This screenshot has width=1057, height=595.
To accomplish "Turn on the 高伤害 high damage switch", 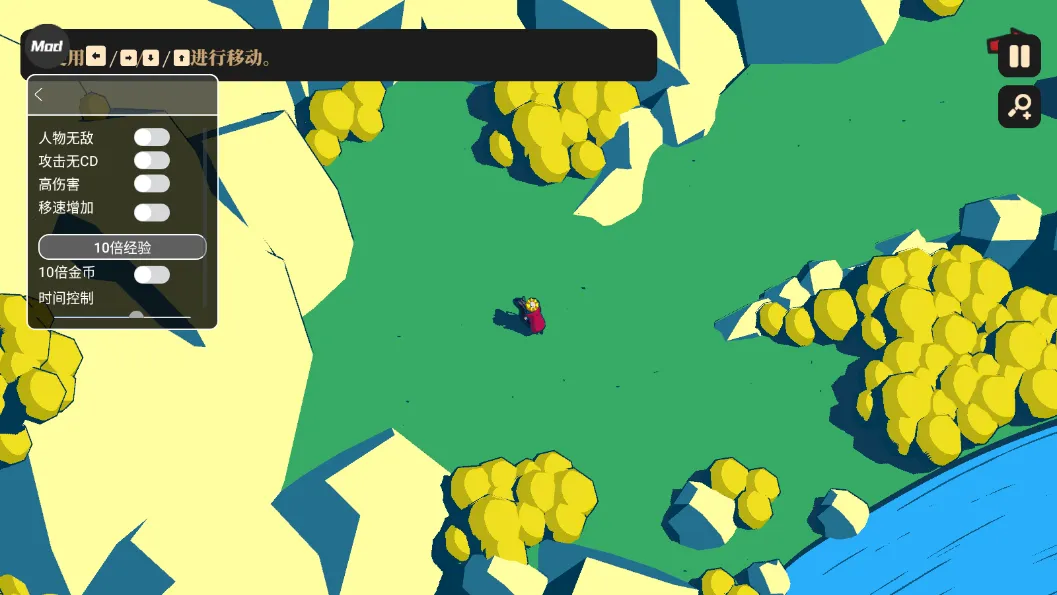I will point(152,183).
